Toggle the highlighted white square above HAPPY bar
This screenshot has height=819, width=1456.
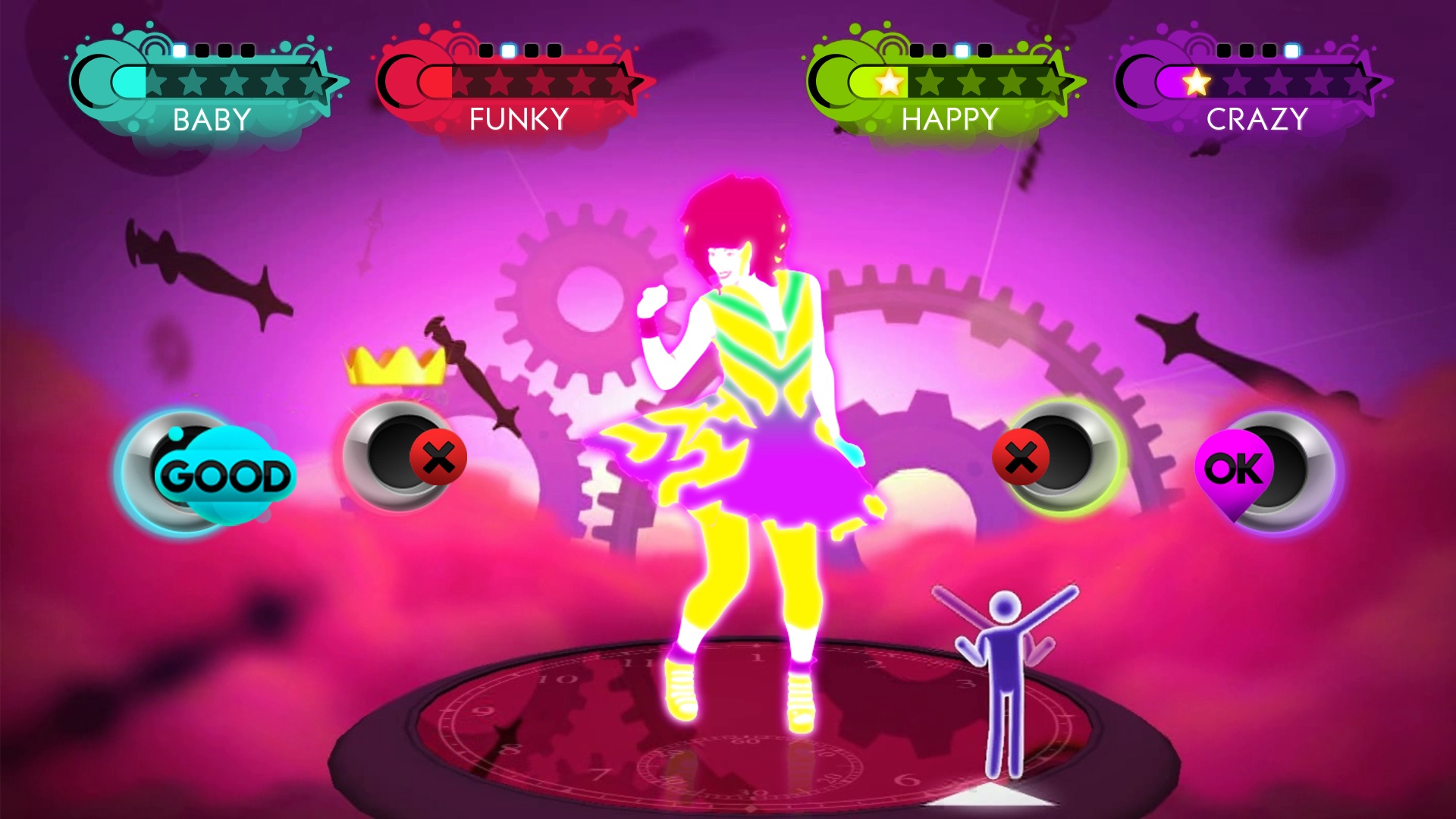(x=964, y=49)
